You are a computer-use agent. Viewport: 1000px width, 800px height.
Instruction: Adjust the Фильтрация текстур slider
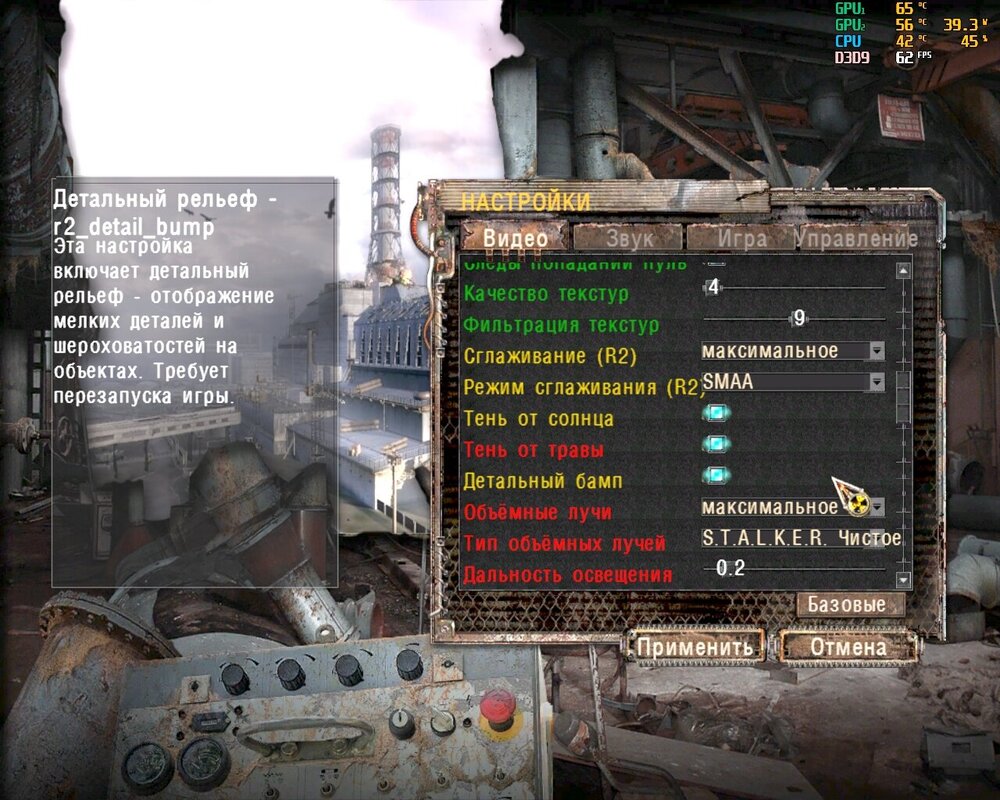click(x=795, y=319)
